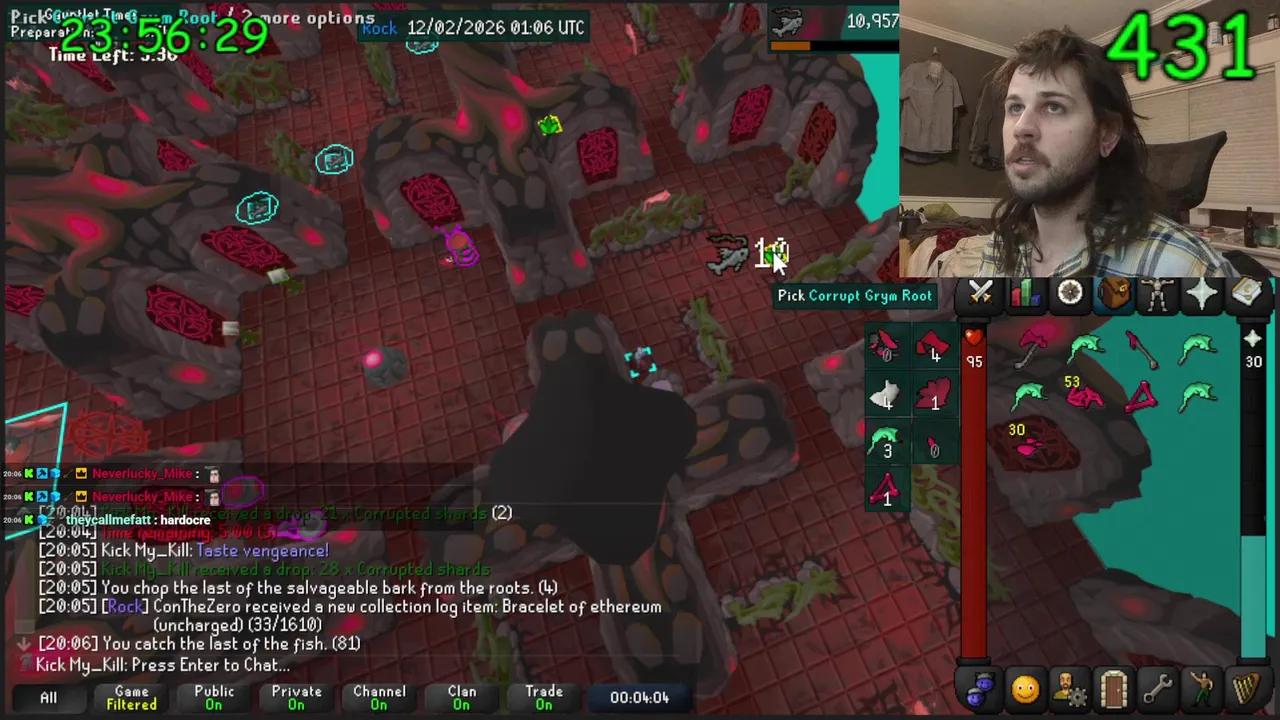Switch to the All chat tab
Image resolution: width=1280 pixels, height=720 pixels.
(48, 697)
